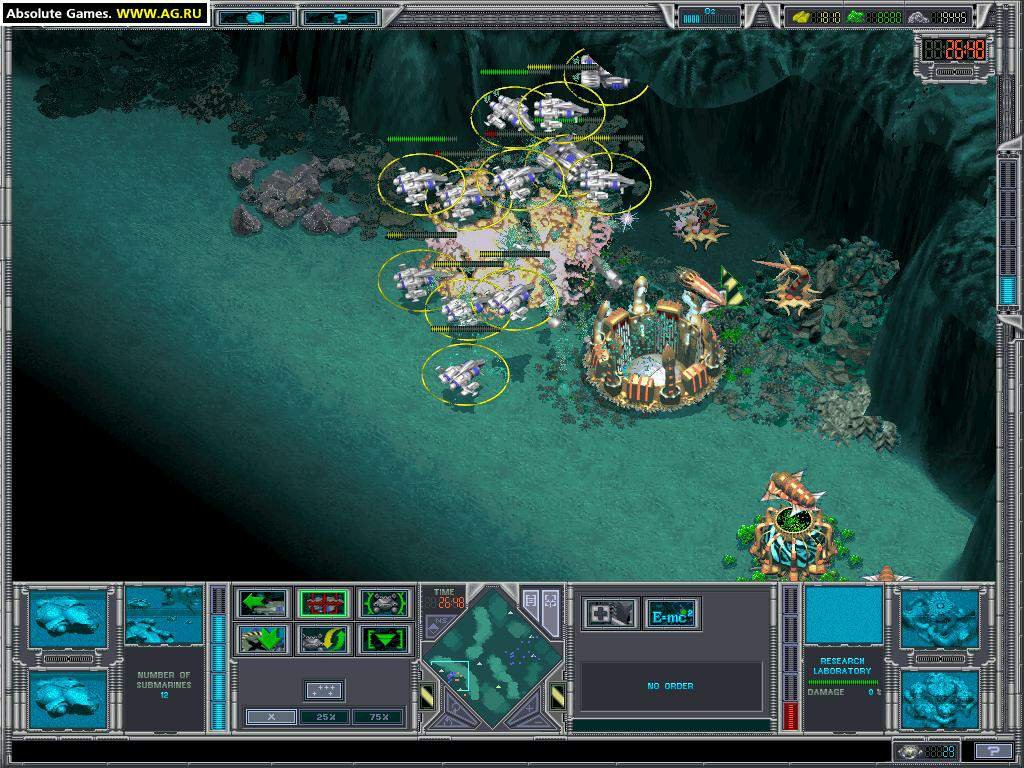Image resolution: width=1024 pixels, height=768 pixels.
Task: Choose the striped green down-arrow command
Action: tap(262, 639)
